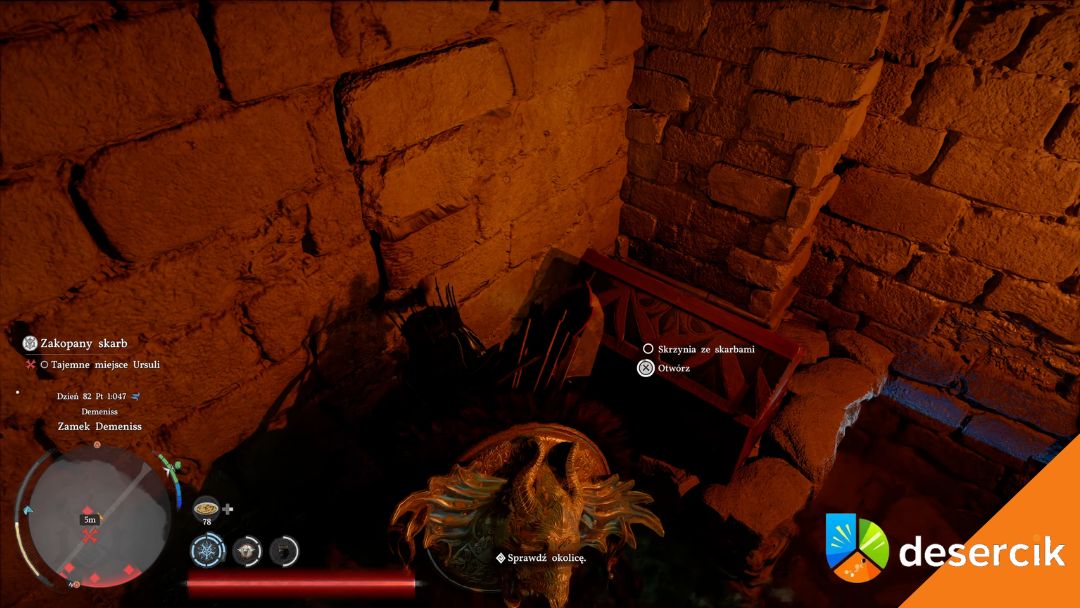1080x608 pixels.
Task: Select the dark third ability icon
Action: [x=284, y=550]
